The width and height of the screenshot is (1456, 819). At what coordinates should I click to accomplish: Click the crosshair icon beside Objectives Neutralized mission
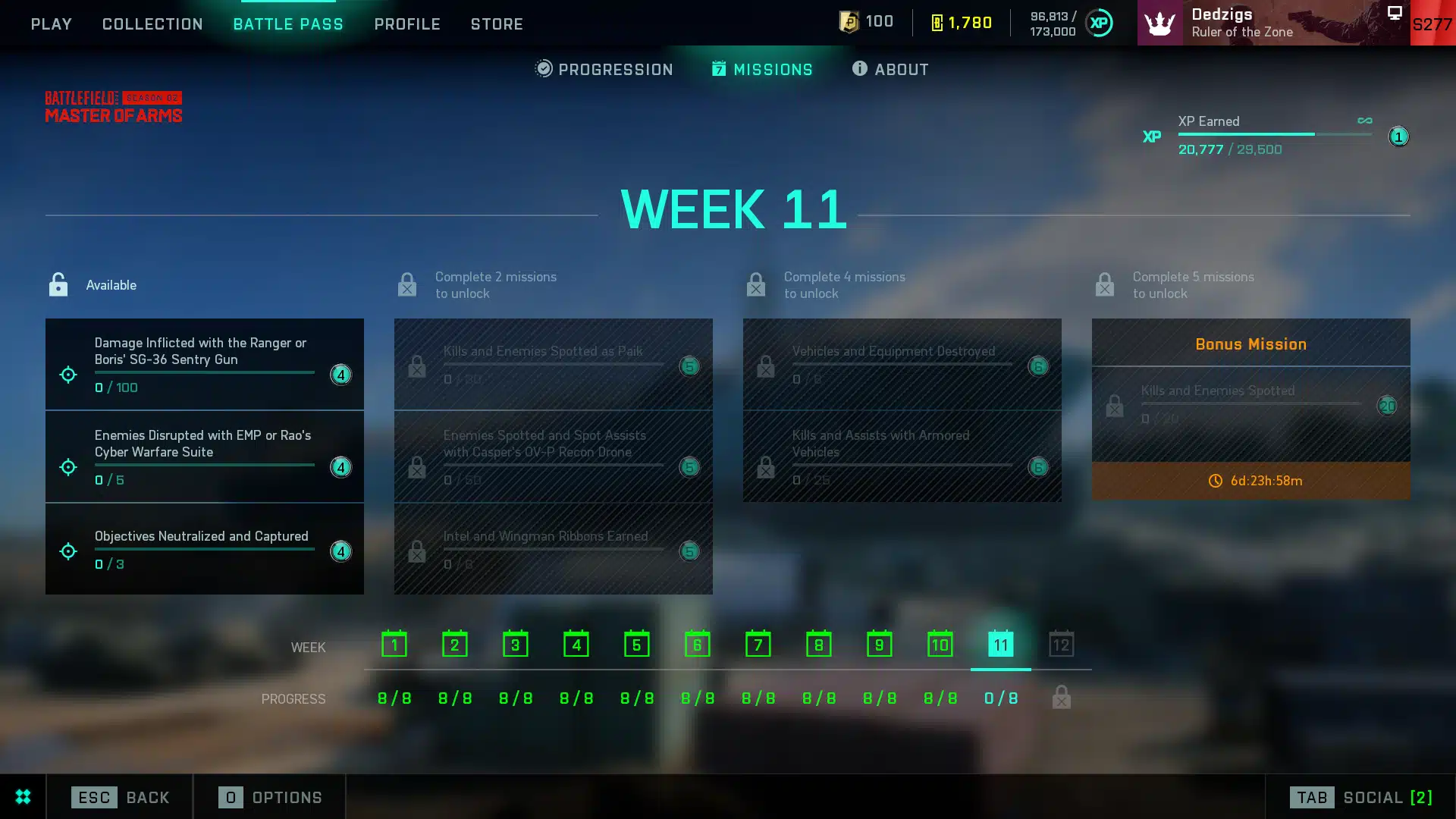[x=68, y=551]
